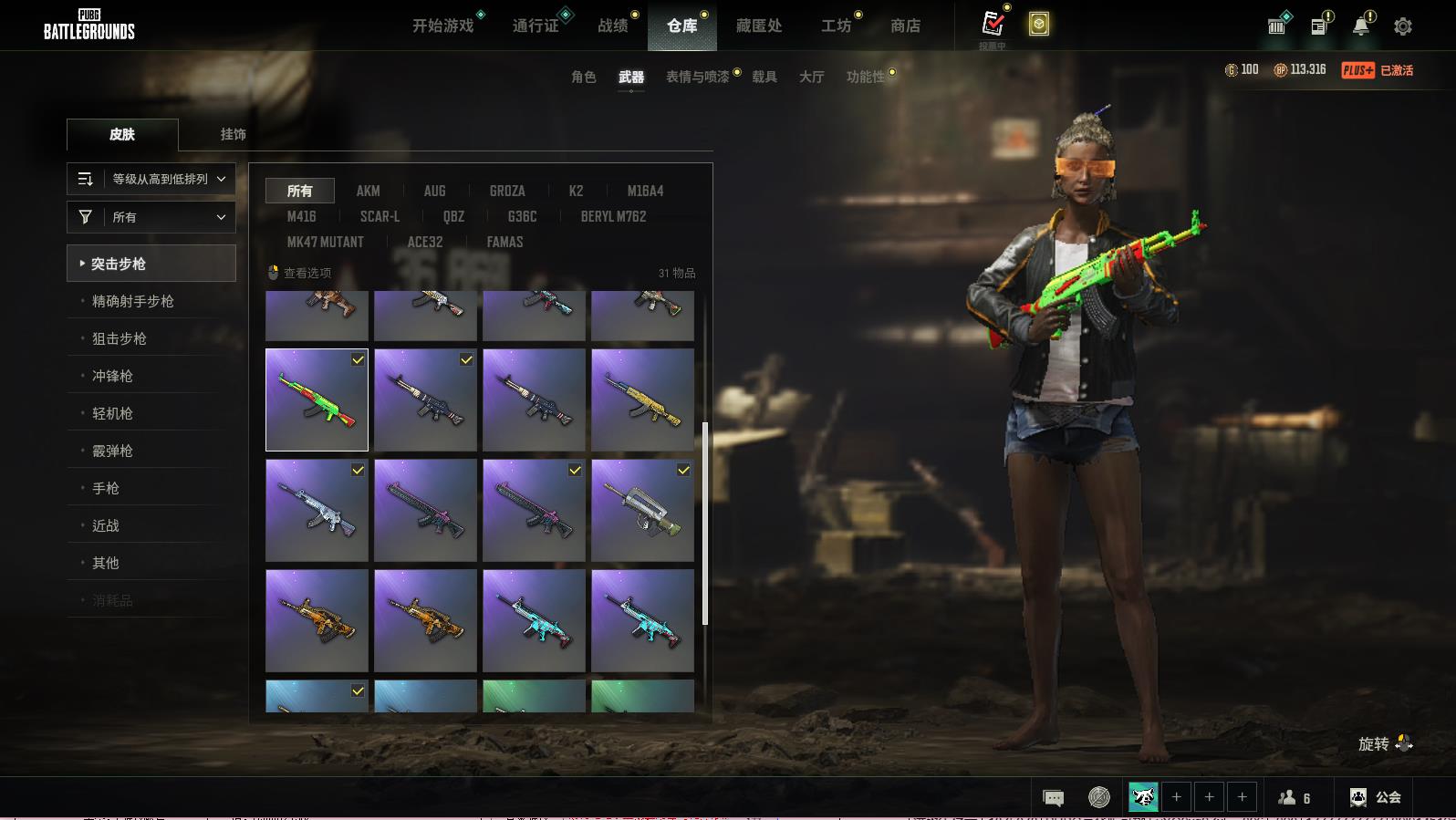Open the settings gear icon
1456x820 pixels.
point(1403,26)
